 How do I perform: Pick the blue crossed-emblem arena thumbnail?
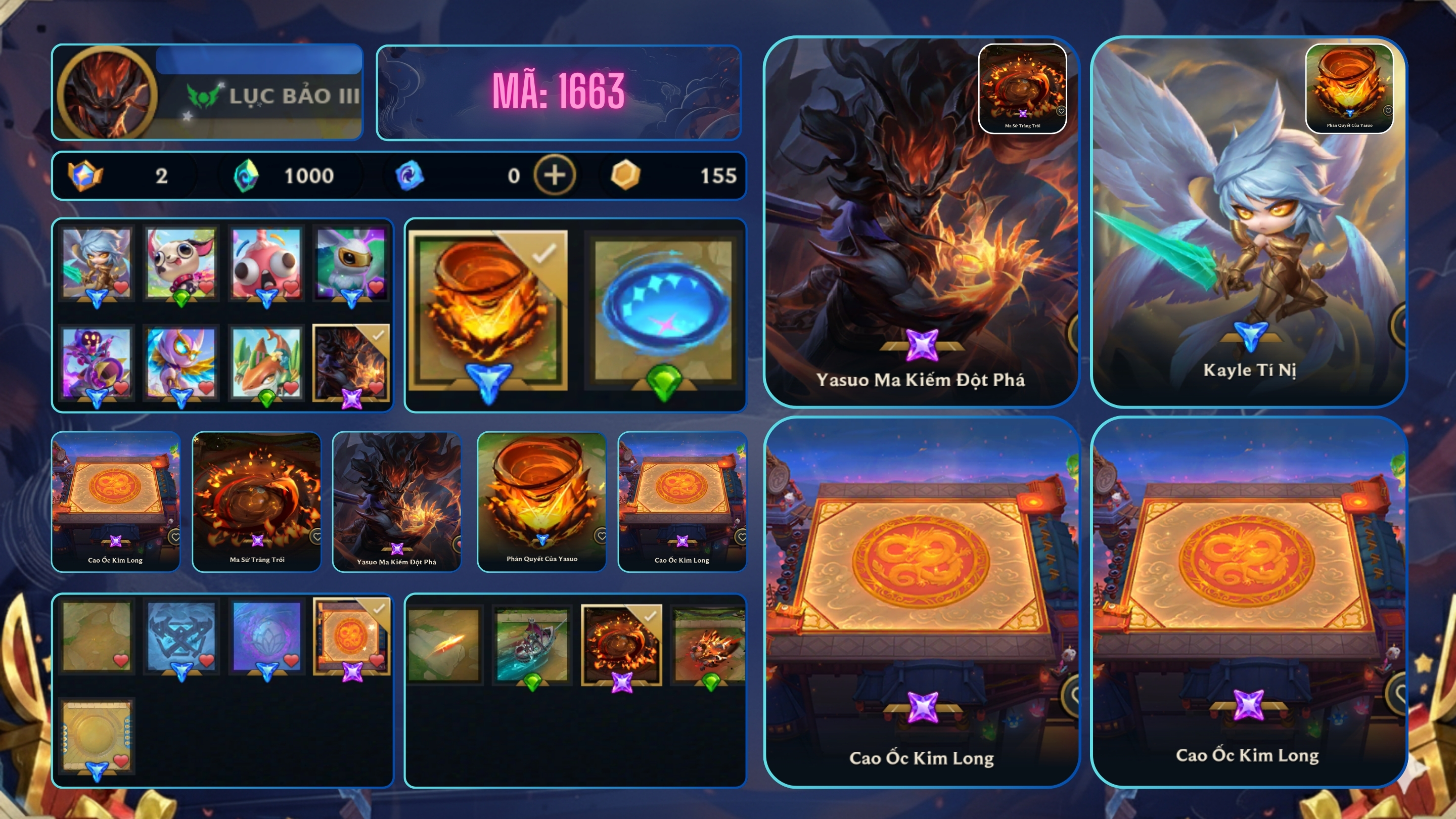tap(181, 636)
